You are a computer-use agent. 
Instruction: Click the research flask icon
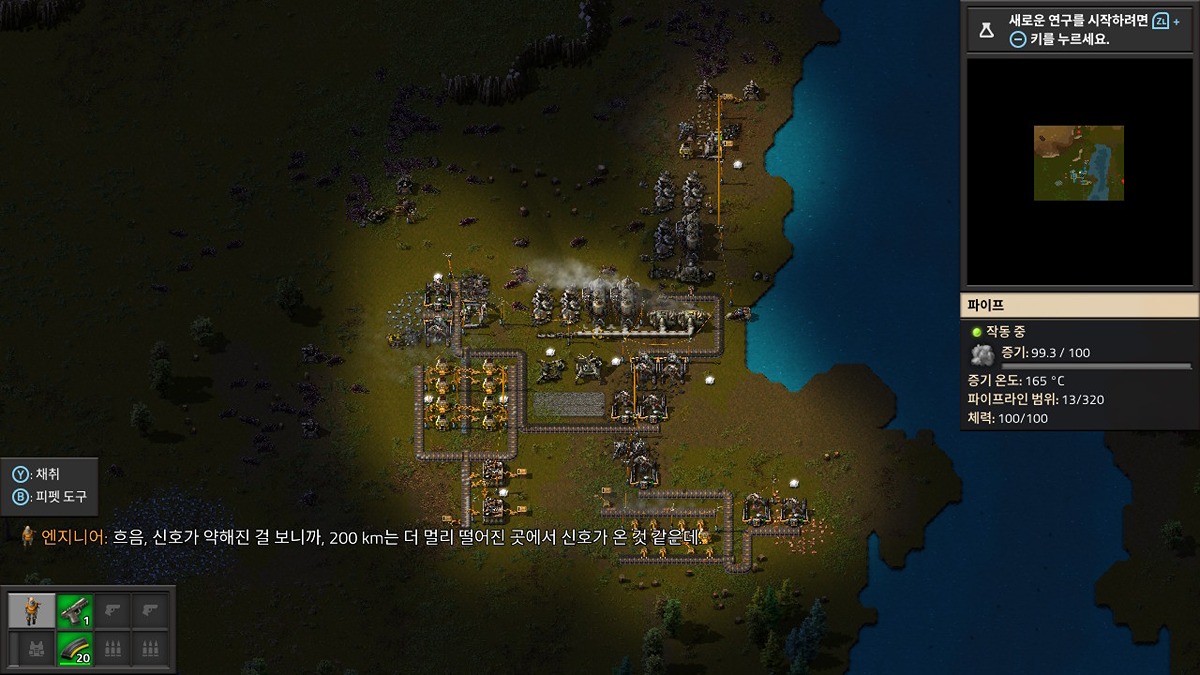pos(987,30)
